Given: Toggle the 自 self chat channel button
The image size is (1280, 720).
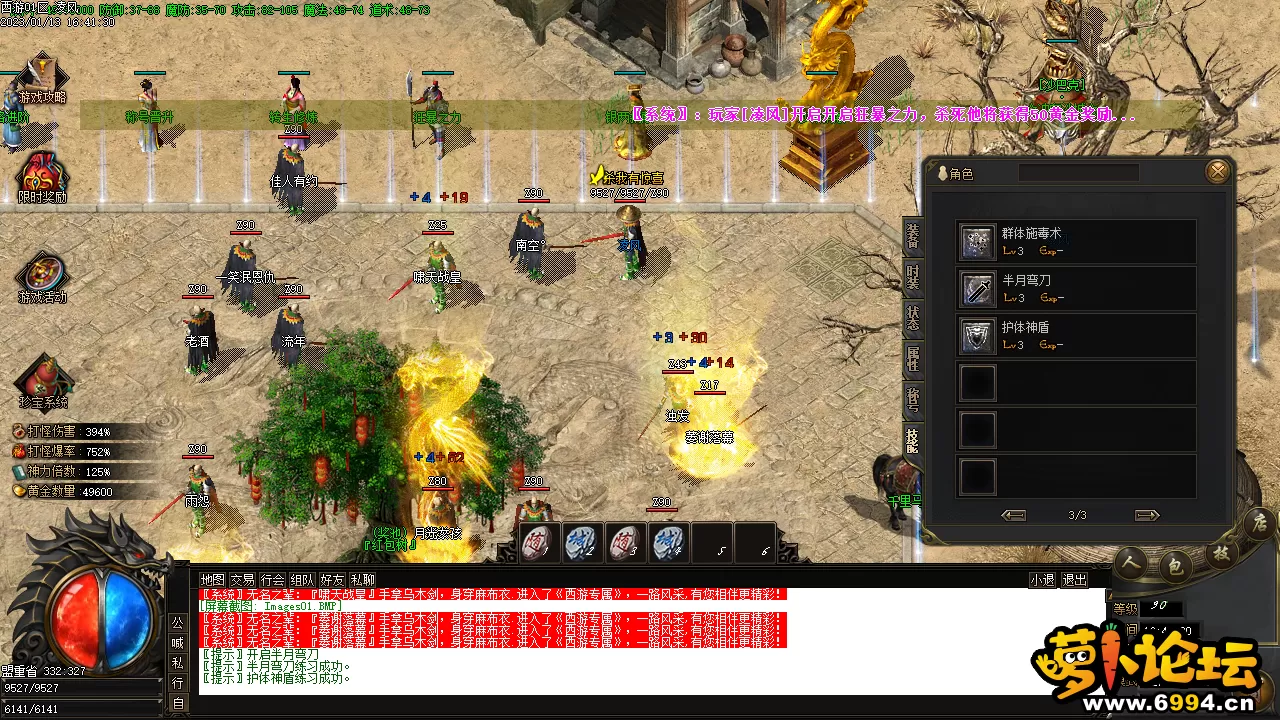Looking at the screenshot, I should click(x=179, y=702).
